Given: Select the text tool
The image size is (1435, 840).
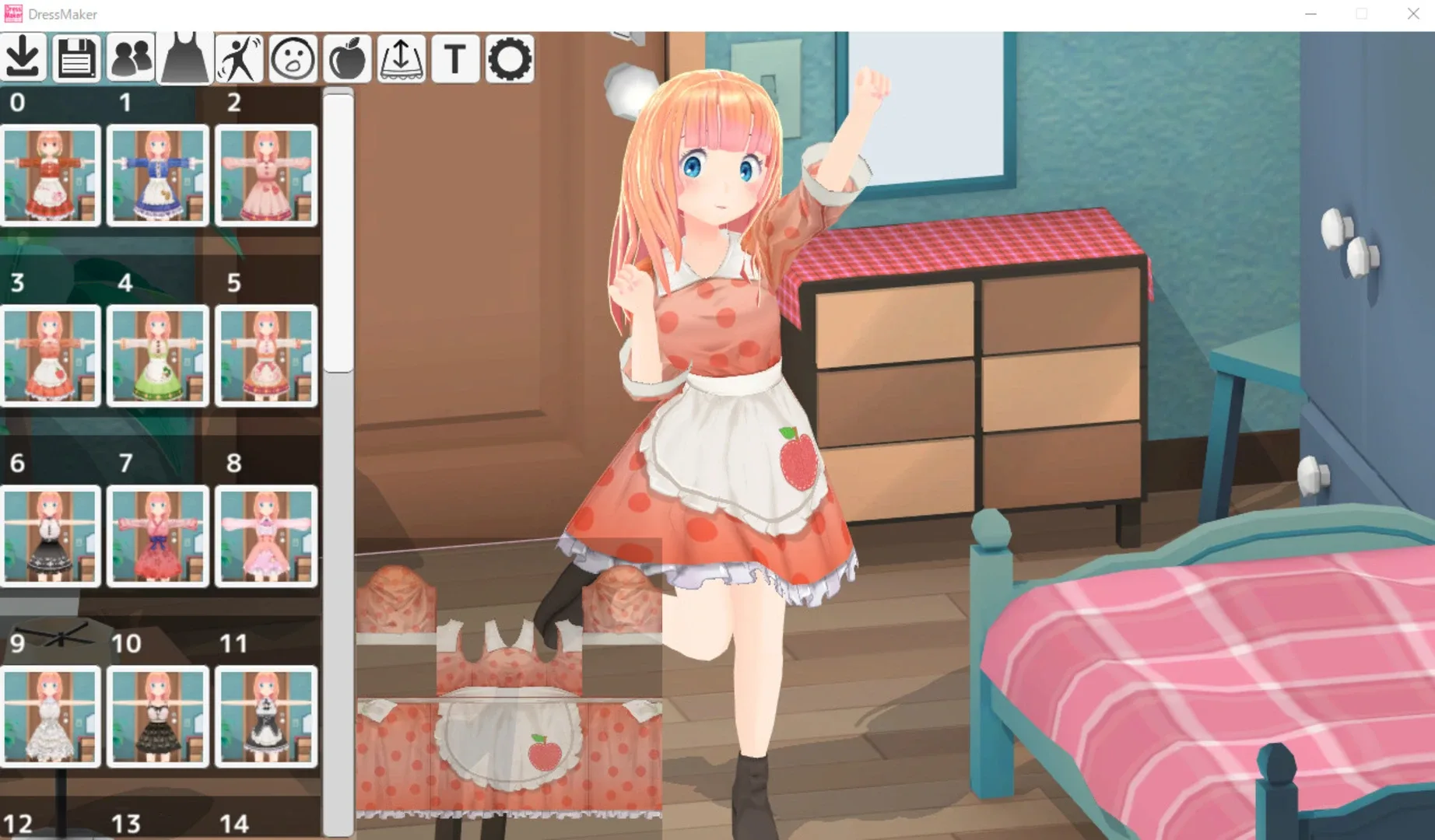Looking at the screenshot, I should pyautogui.click(x=456, y=57).
